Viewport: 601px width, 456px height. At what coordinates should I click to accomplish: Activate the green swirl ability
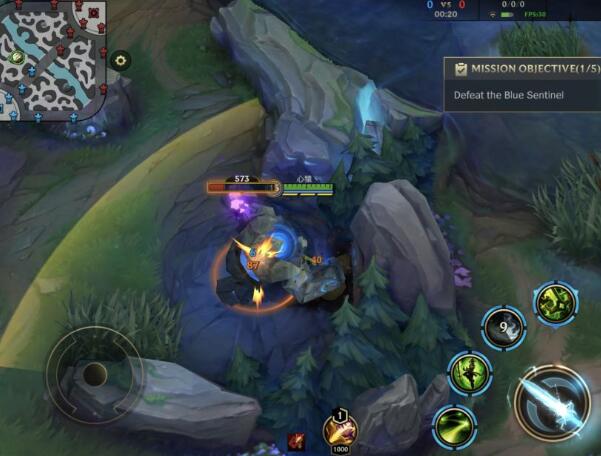(x=454, y=425)
